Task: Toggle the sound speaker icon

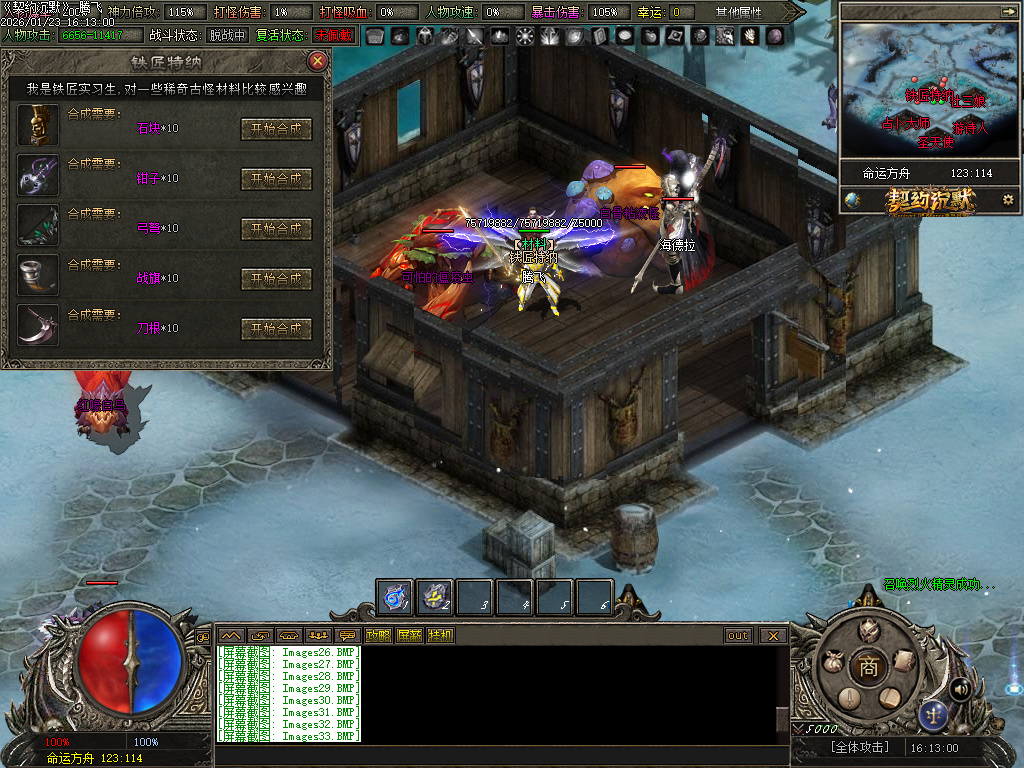Action: coord(961,689)
